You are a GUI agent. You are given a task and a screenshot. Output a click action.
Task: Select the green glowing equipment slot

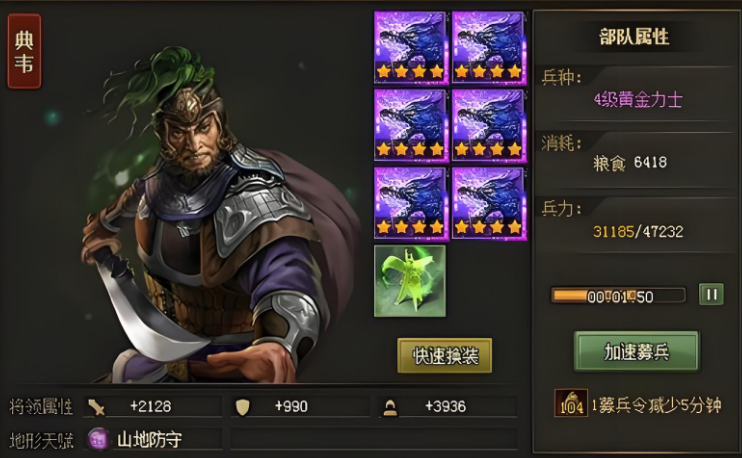pyautogui.click(x=409, y=281)
